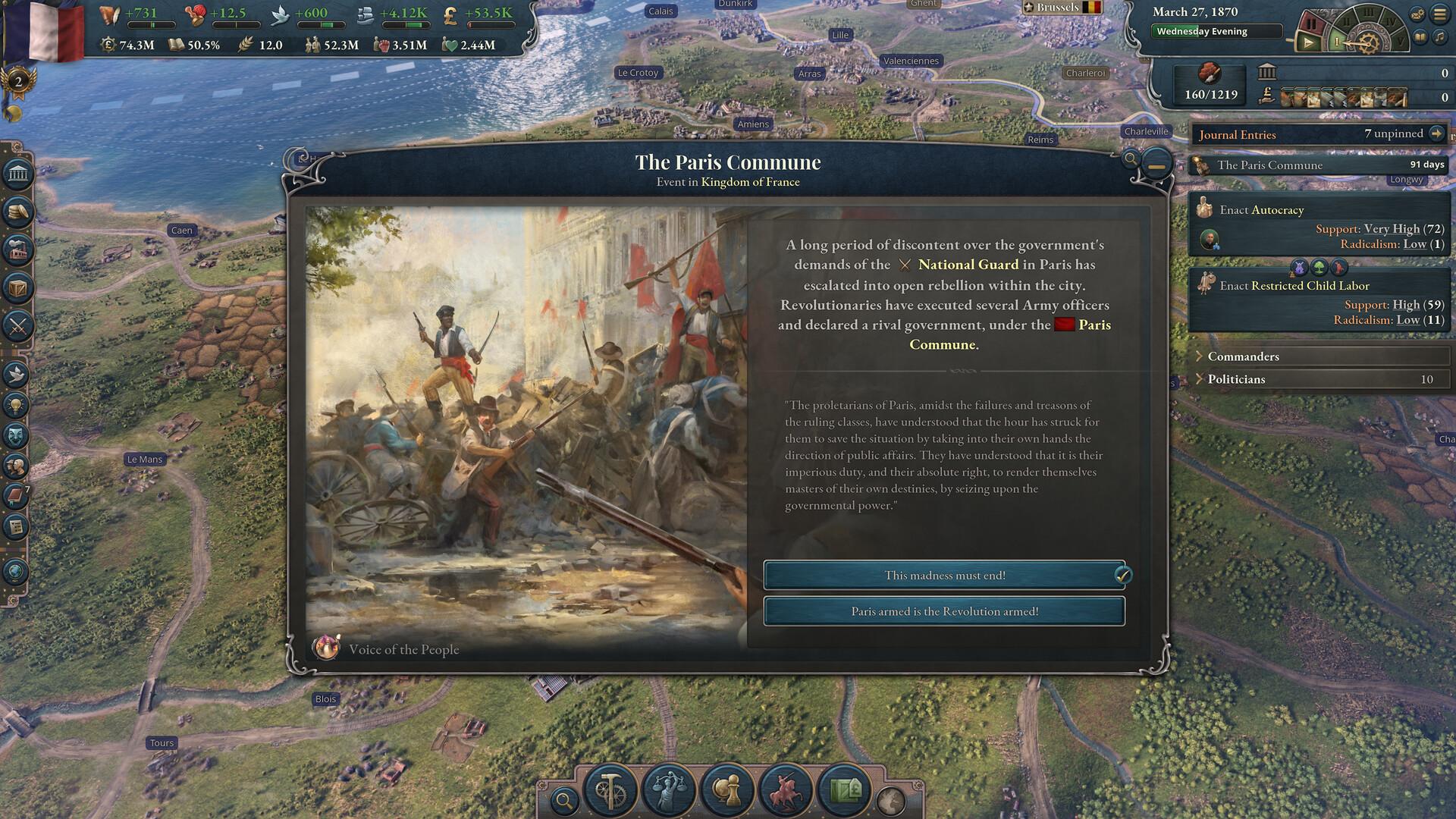1456x819 pixels.
Task: Open the hamburger menu at top right
Action: [x=1439, y=12]
